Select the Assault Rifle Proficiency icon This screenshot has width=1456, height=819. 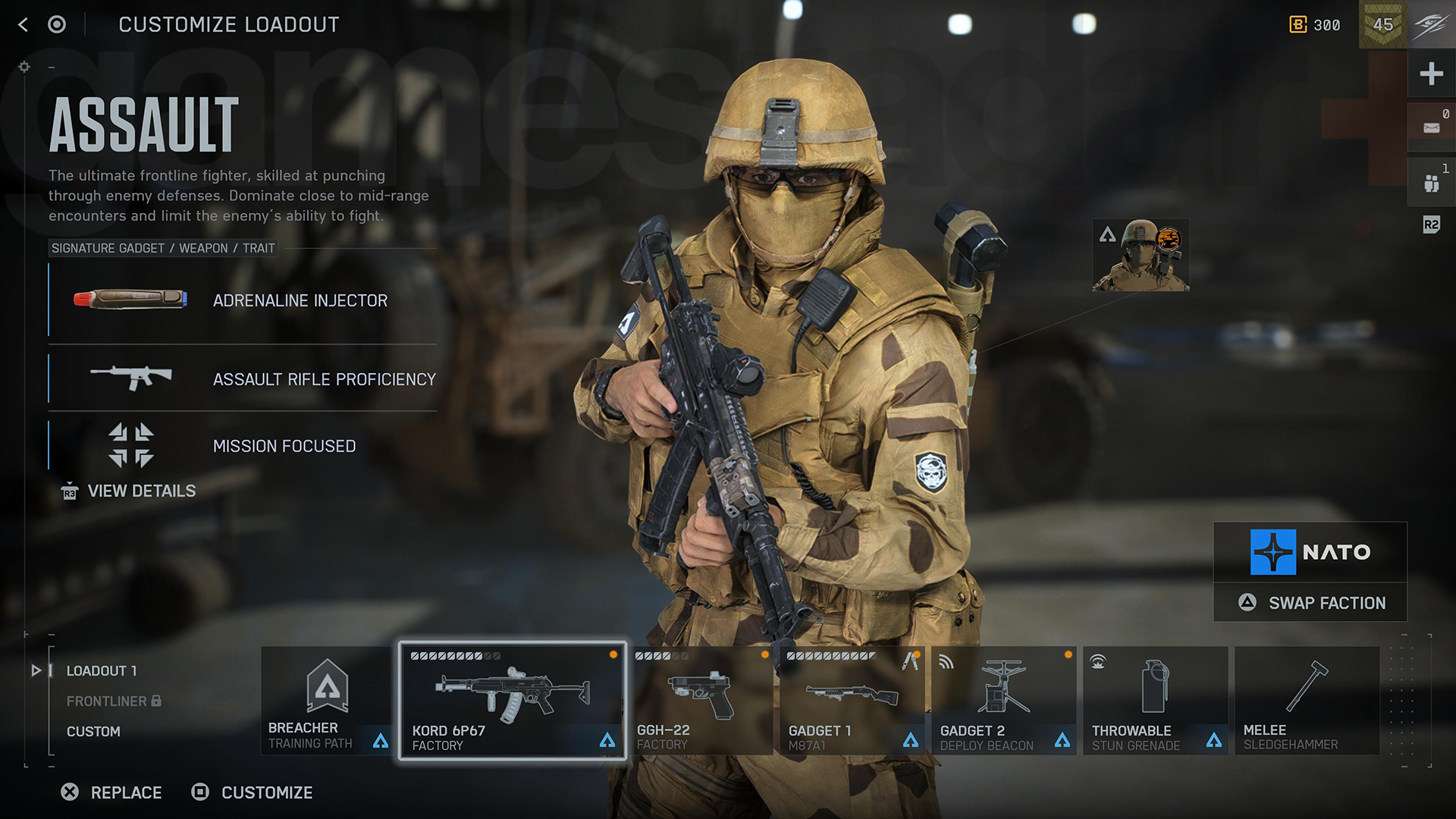[130, 378]
